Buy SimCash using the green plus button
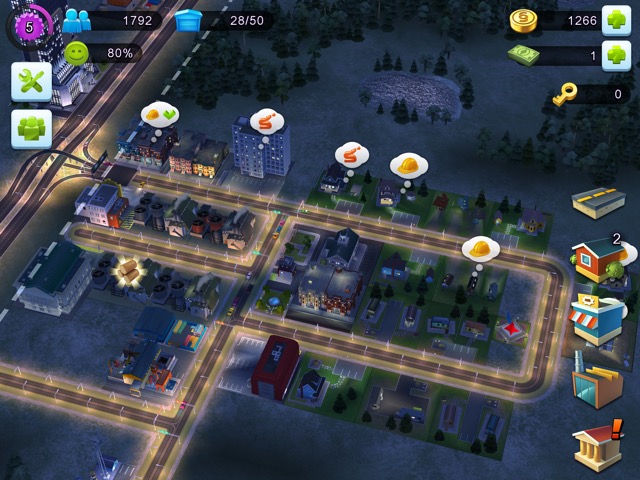Image resolution: width=640 pixels, height=480 pixels. [615, 56]
